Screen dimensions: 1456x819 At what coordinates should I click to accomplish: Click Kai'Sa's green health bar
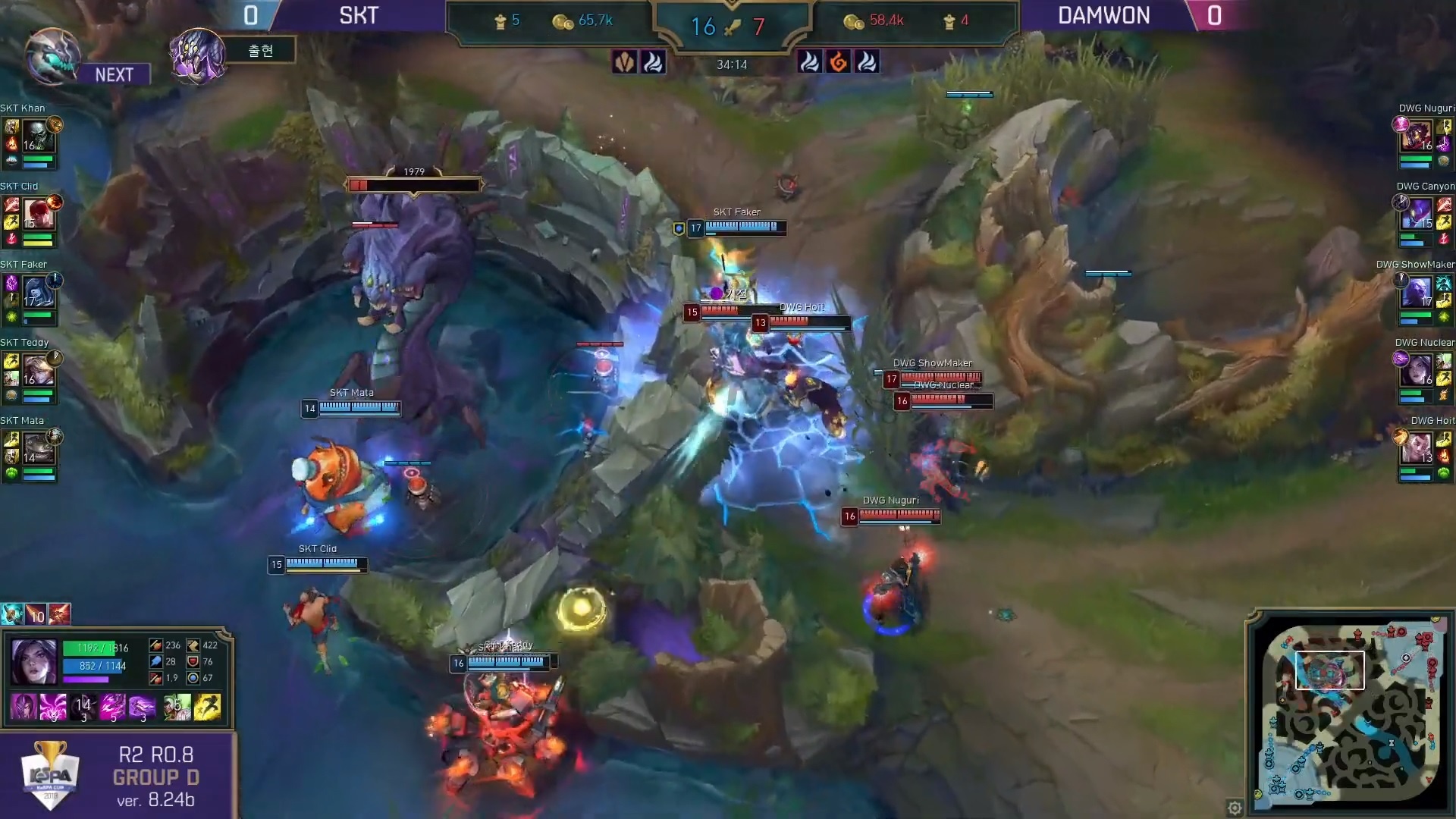[89, 649]
